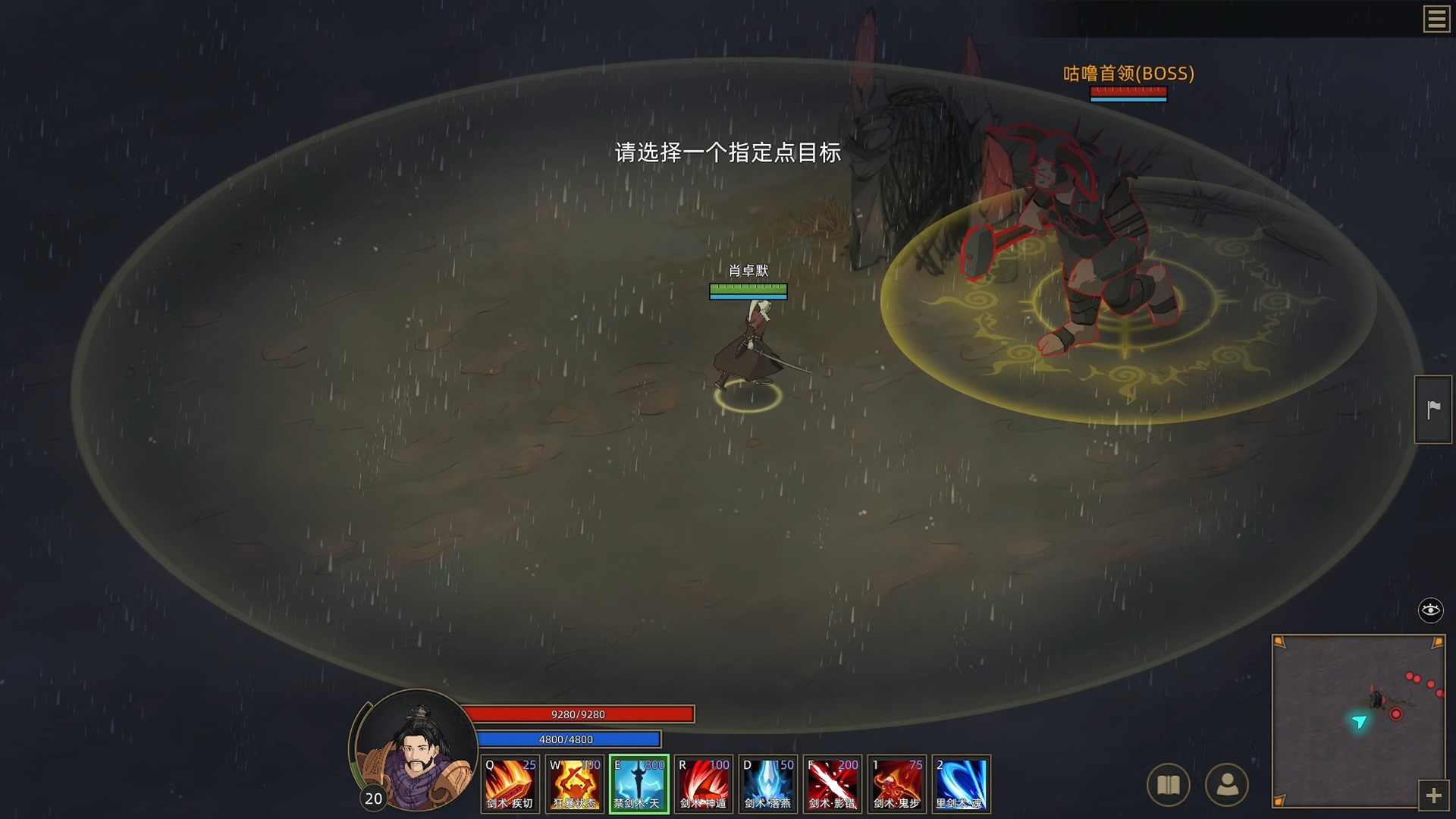Screen dimensions: 1456x819
Task: Cast skill slot 2 里剑术·魂
Action: tap(961, 784)
